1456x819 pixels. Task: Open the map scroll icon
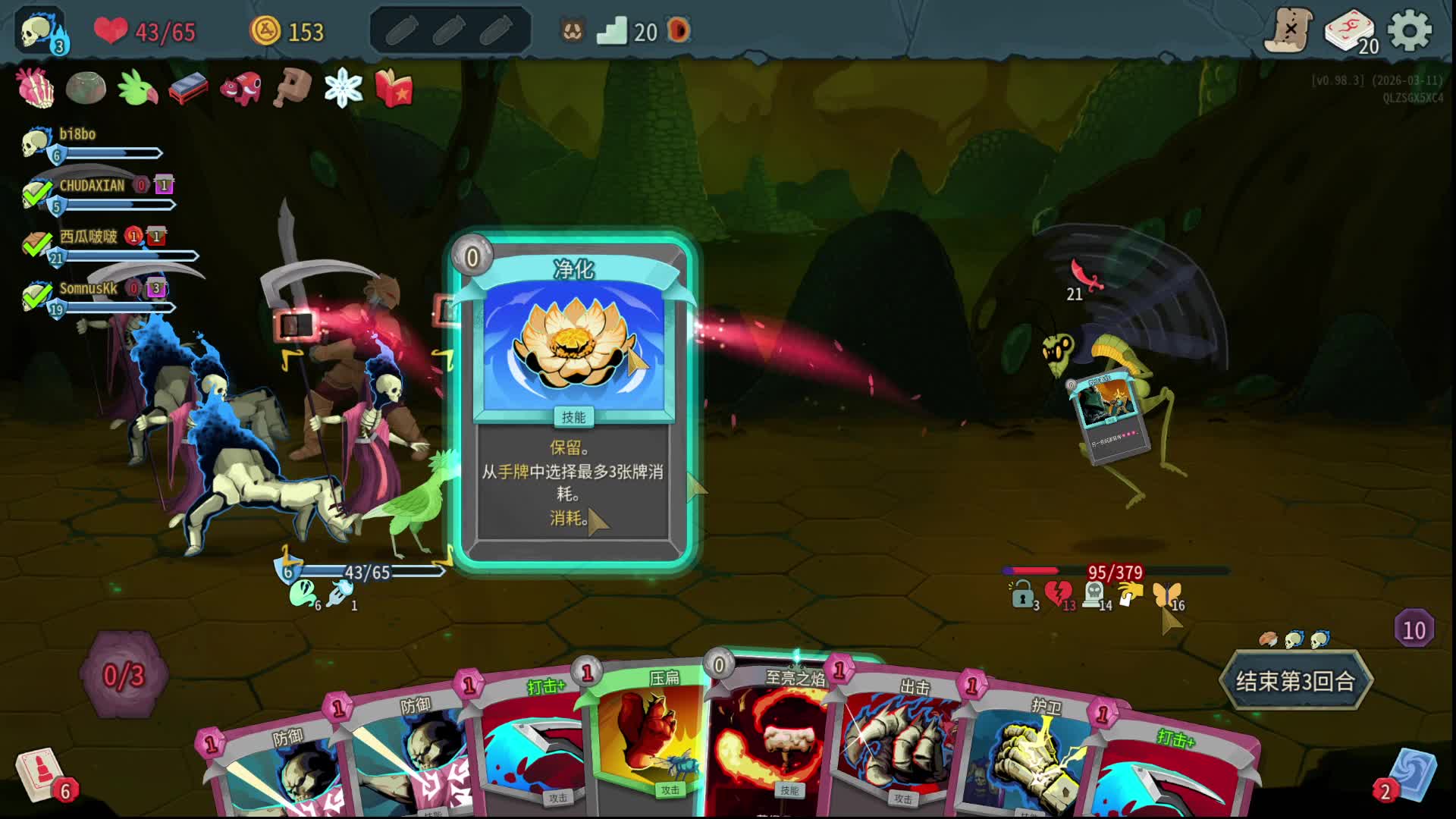[x=1289, y=30]
